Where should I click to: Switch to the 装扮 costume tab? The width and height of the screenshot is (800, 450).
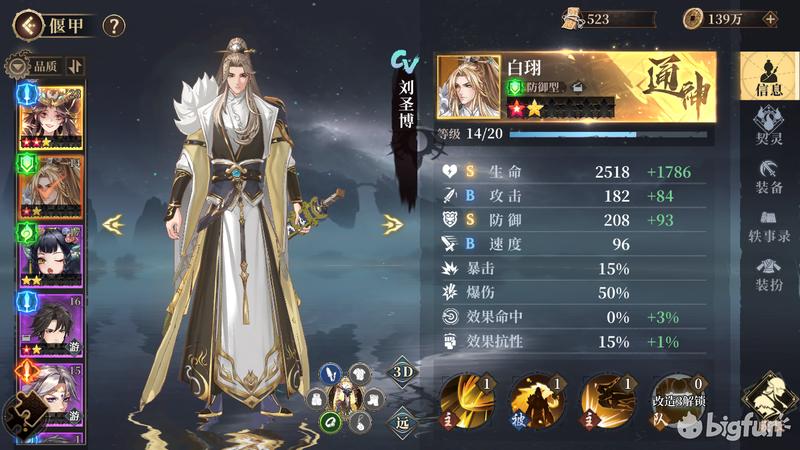[768, 273]
